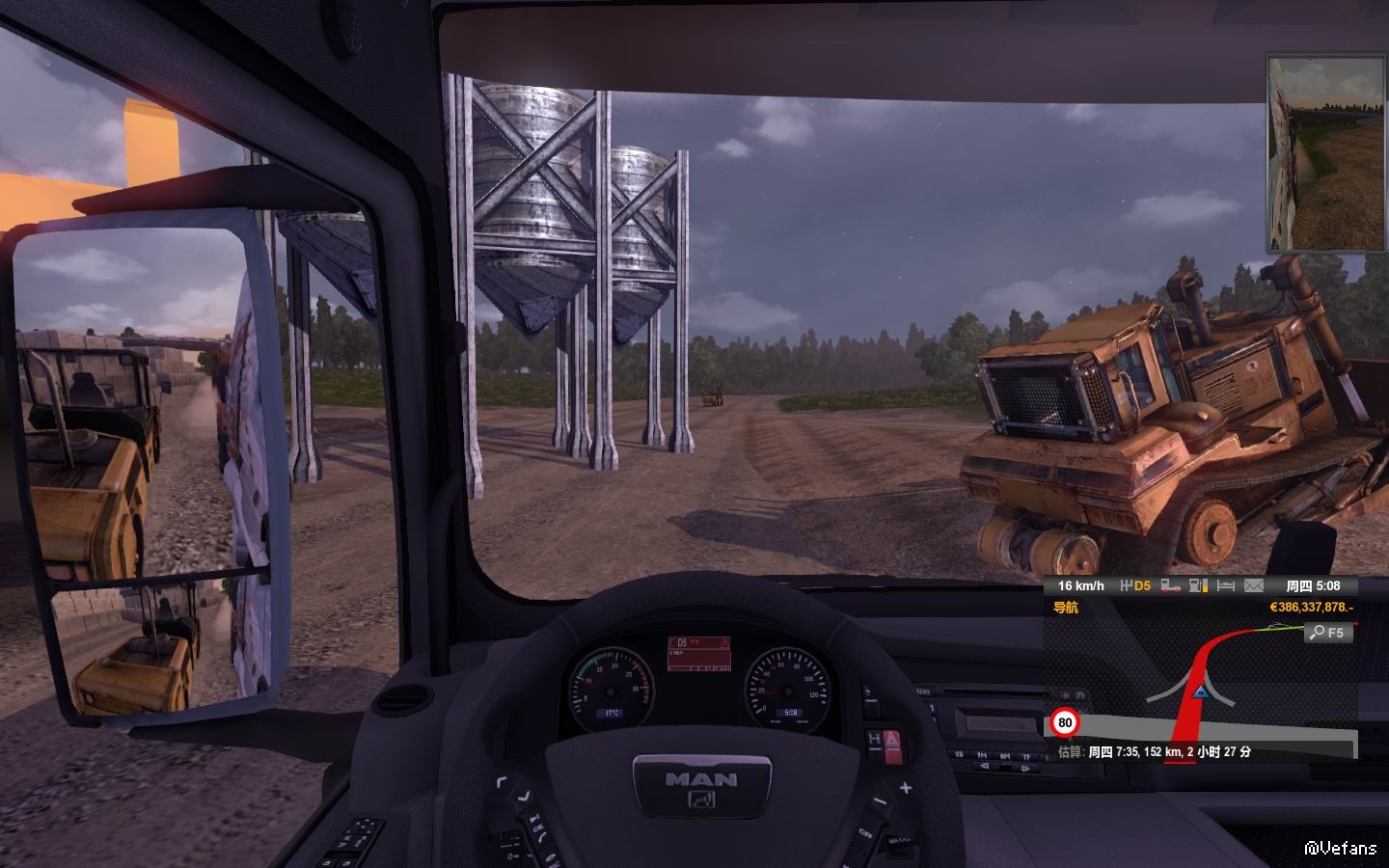The height and width of the screenshot is (868, 1389).
Task: Select the fuel pump icon
Action: tap(1199, 585)
